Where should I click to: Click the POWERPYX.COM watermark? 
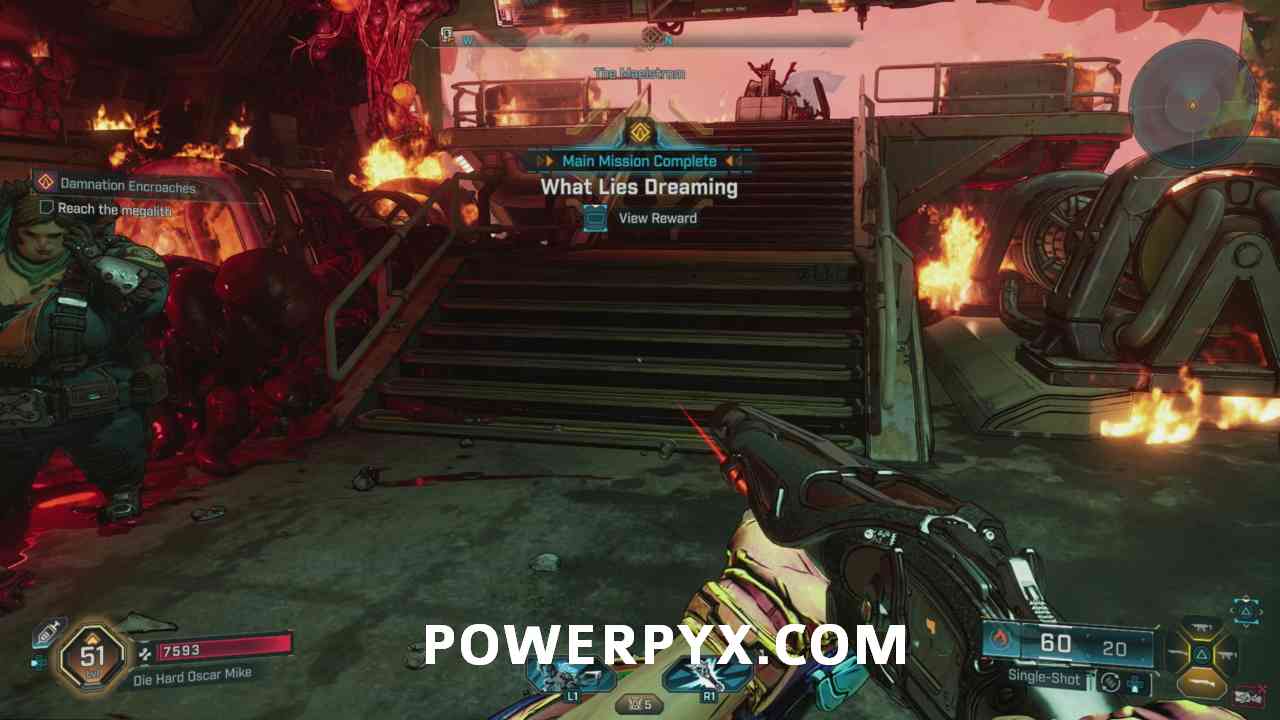(665, 645)
